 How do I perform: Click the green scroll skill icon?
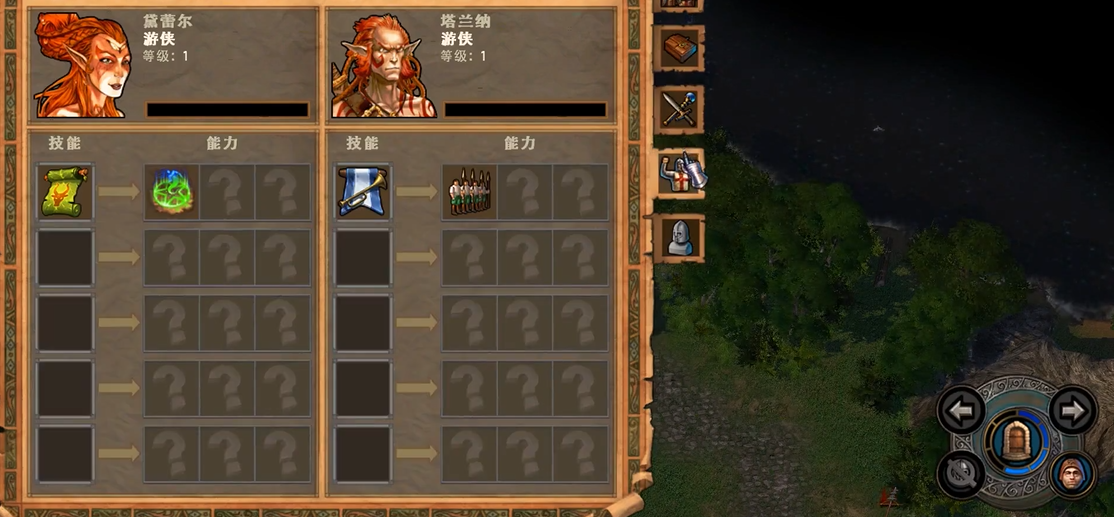[x=65, y=192]
